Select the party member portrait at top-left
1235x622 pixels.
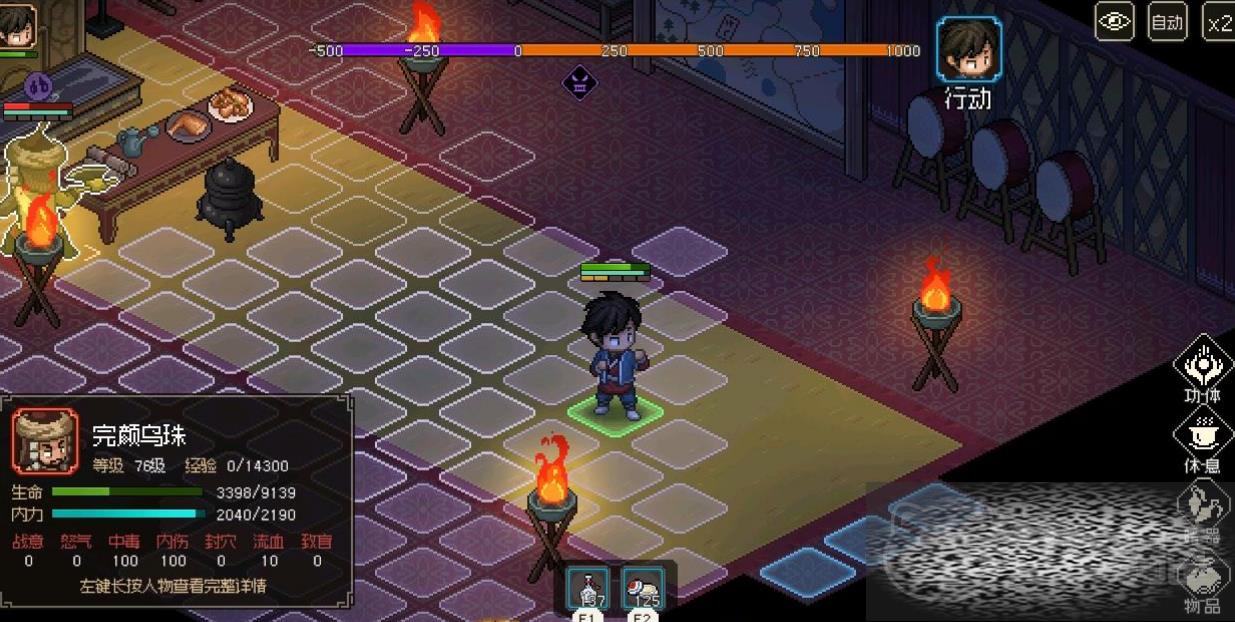tap(16, 25)
